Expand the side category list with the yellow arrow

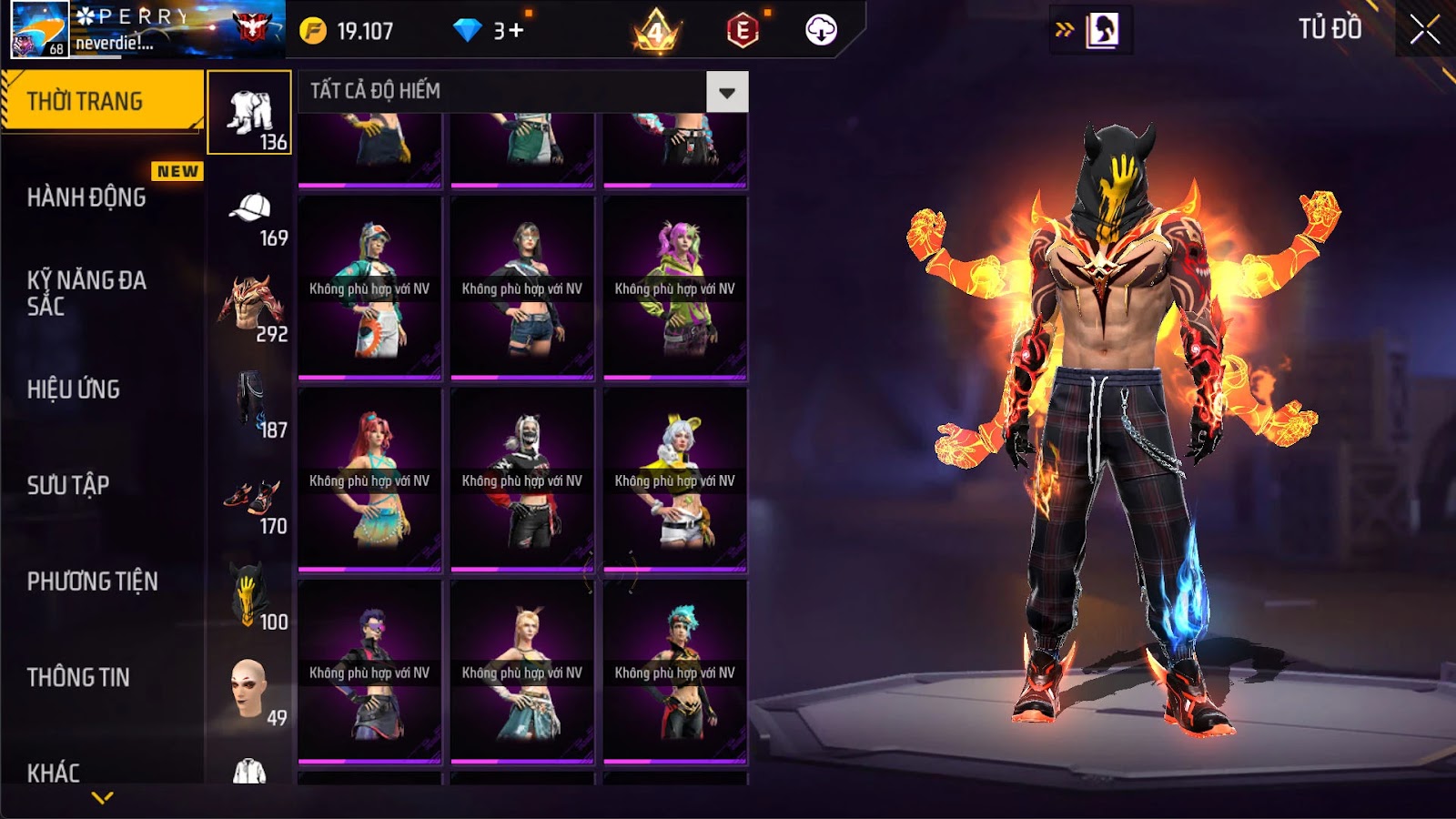click(103, 798)
